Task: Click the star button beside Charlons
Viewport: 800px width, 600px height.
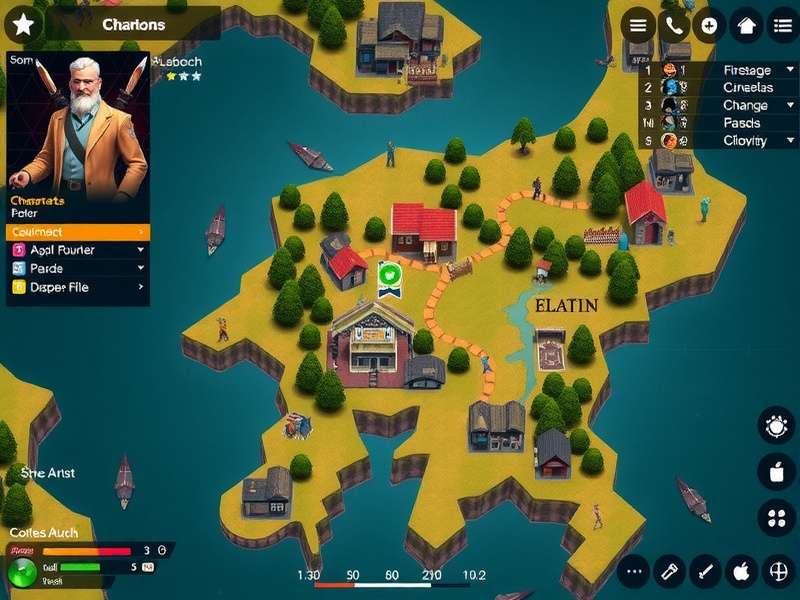Action: point(23,24)
